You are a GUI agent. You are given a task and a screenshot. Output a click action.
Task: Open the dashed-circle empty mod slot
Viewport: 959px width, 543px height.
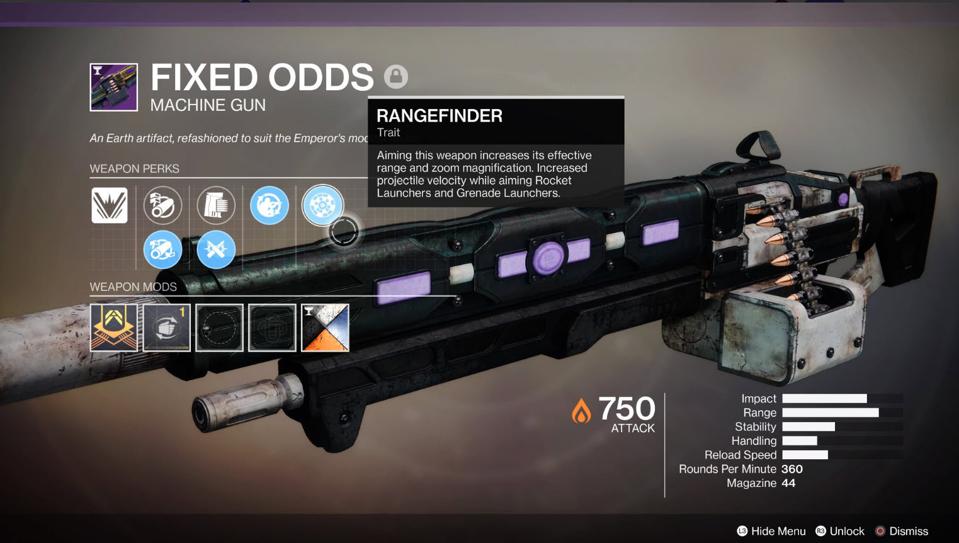(220, 327)
